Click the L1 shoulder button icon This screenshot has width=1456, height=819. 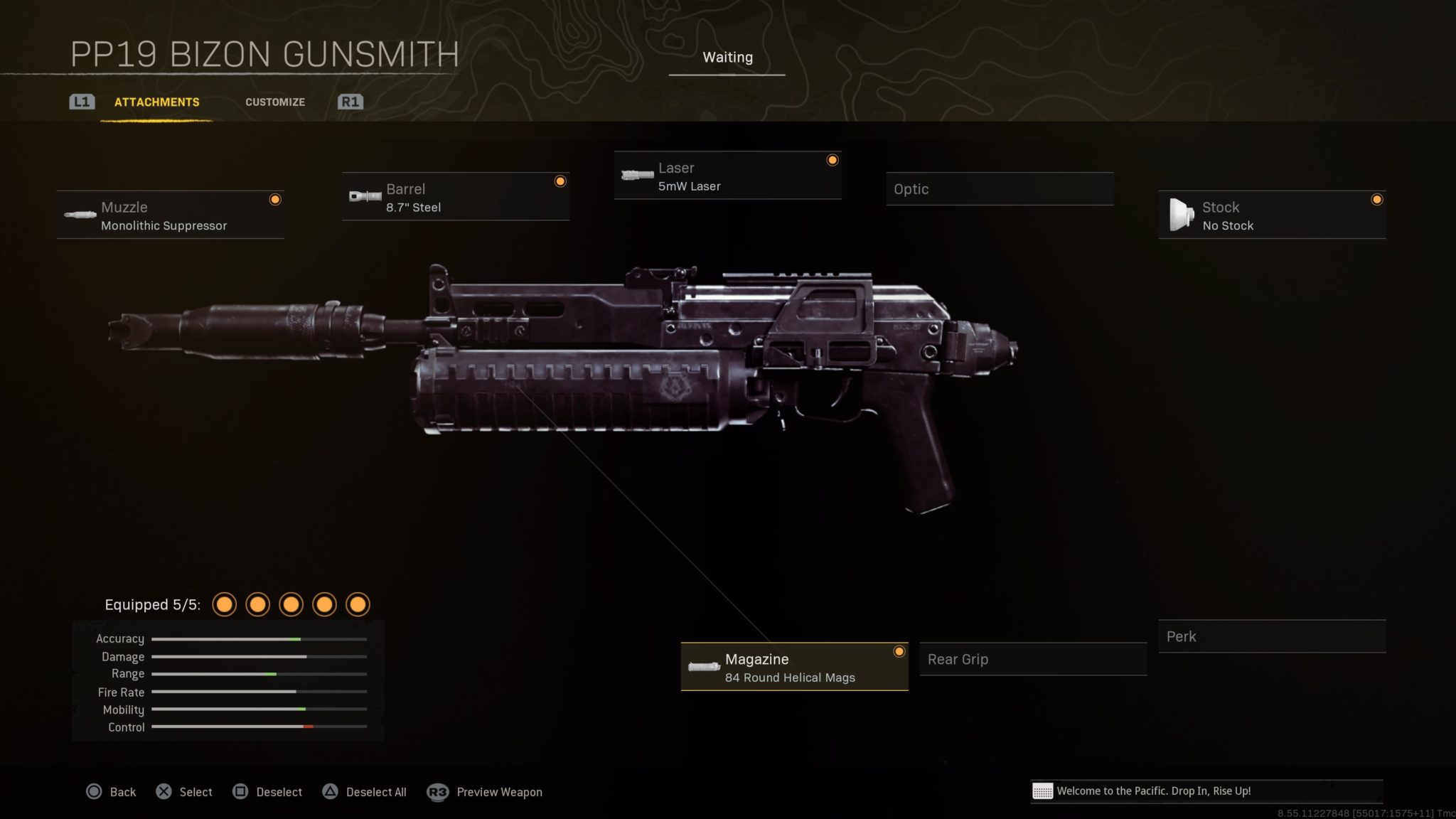click(81, 102)
